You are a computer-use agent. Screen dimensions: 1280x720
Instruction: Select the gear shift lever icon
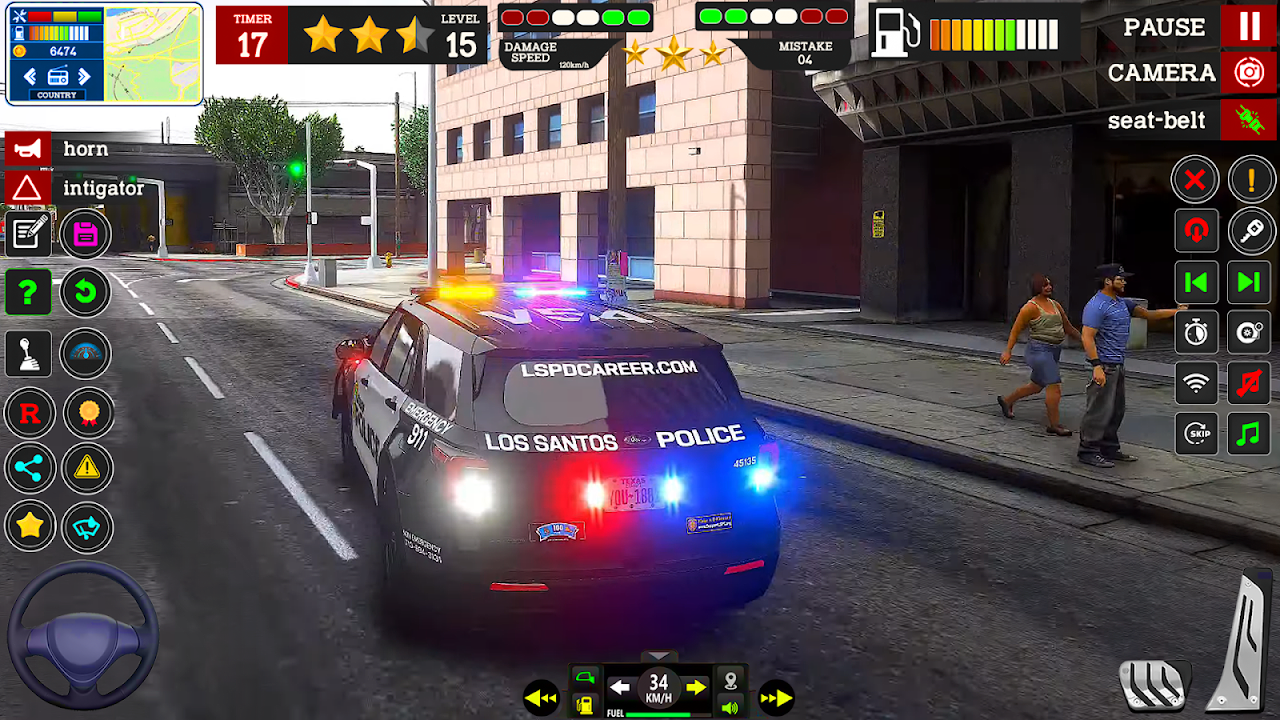click(28, 353)
